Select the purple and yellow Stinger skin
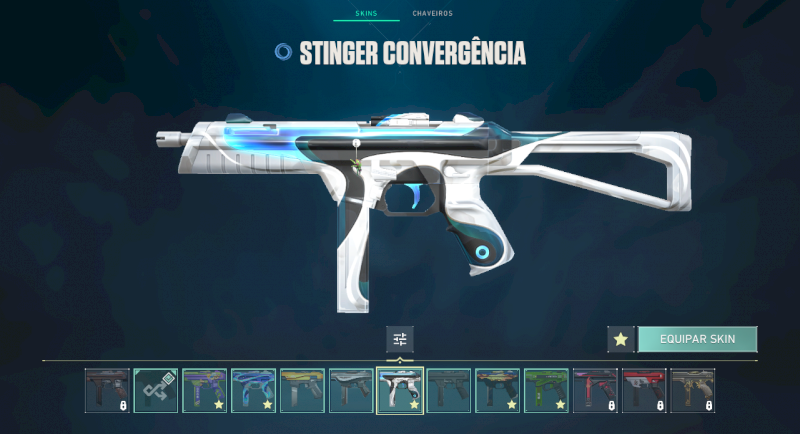Image resolution: width=800 pixels, height=434 pixels. tap(205, 391)
